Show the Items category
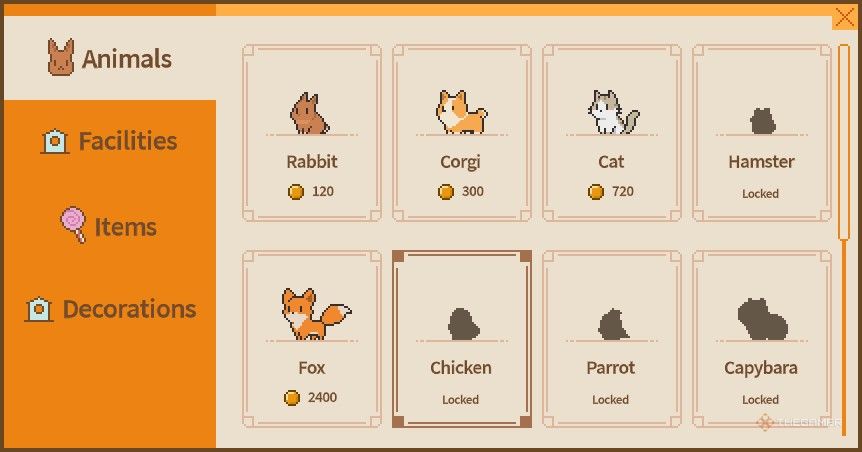The width and height of the screenshot is (862, 452). 109,226
